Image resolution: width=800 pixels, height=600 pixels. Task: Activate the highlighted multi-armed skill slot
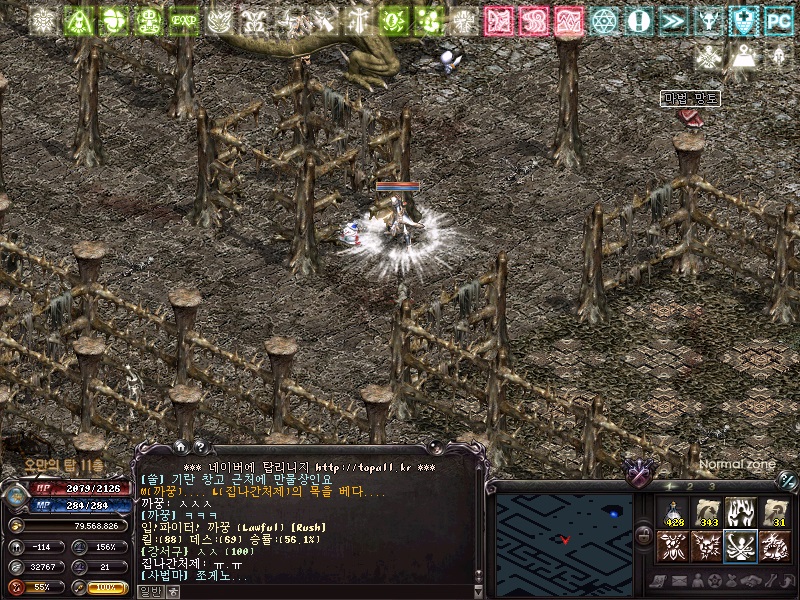(741, 547)
